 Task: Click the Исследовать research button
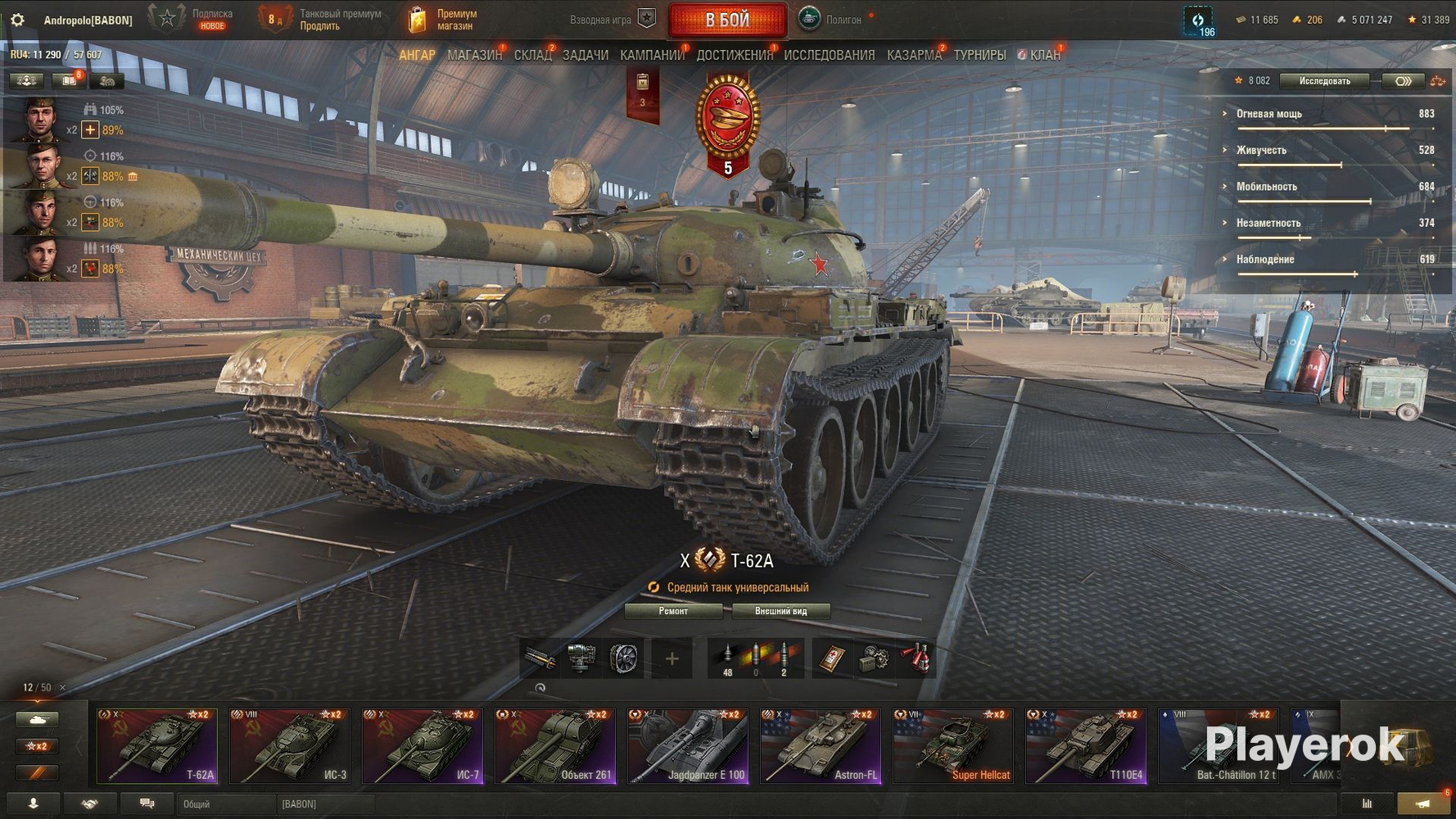[x=1324, y=81]
